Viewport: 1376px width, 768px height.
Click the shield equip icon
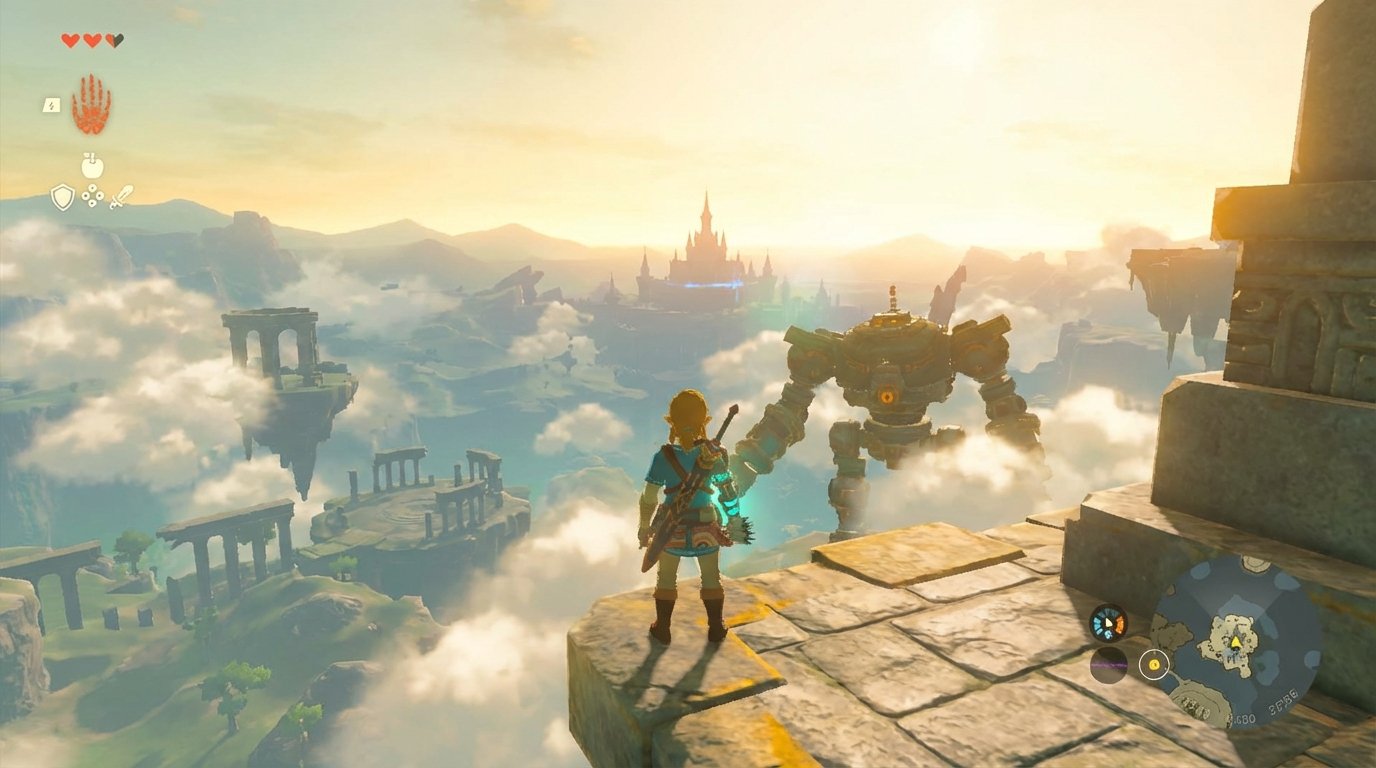(x=63, y=197)
